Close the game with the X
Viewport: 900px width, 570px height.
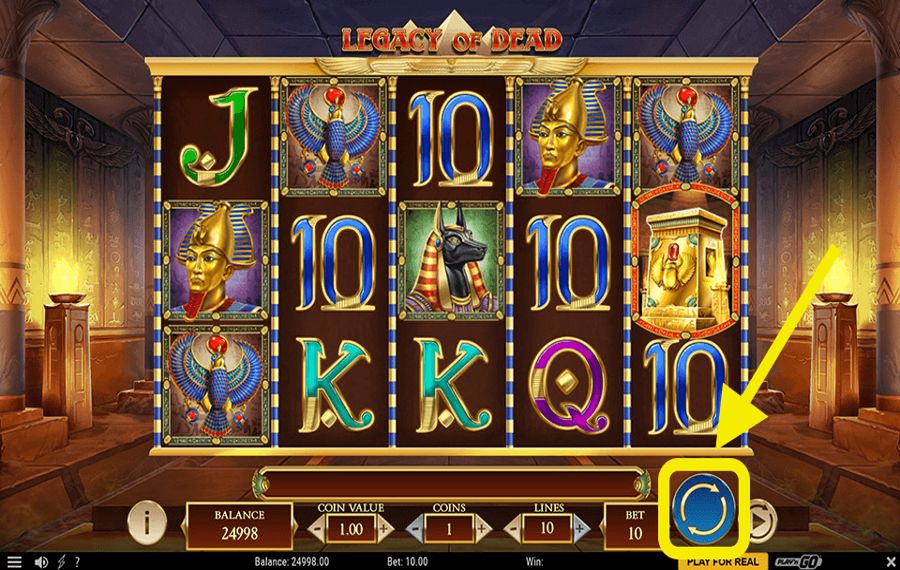pos(889,562)
